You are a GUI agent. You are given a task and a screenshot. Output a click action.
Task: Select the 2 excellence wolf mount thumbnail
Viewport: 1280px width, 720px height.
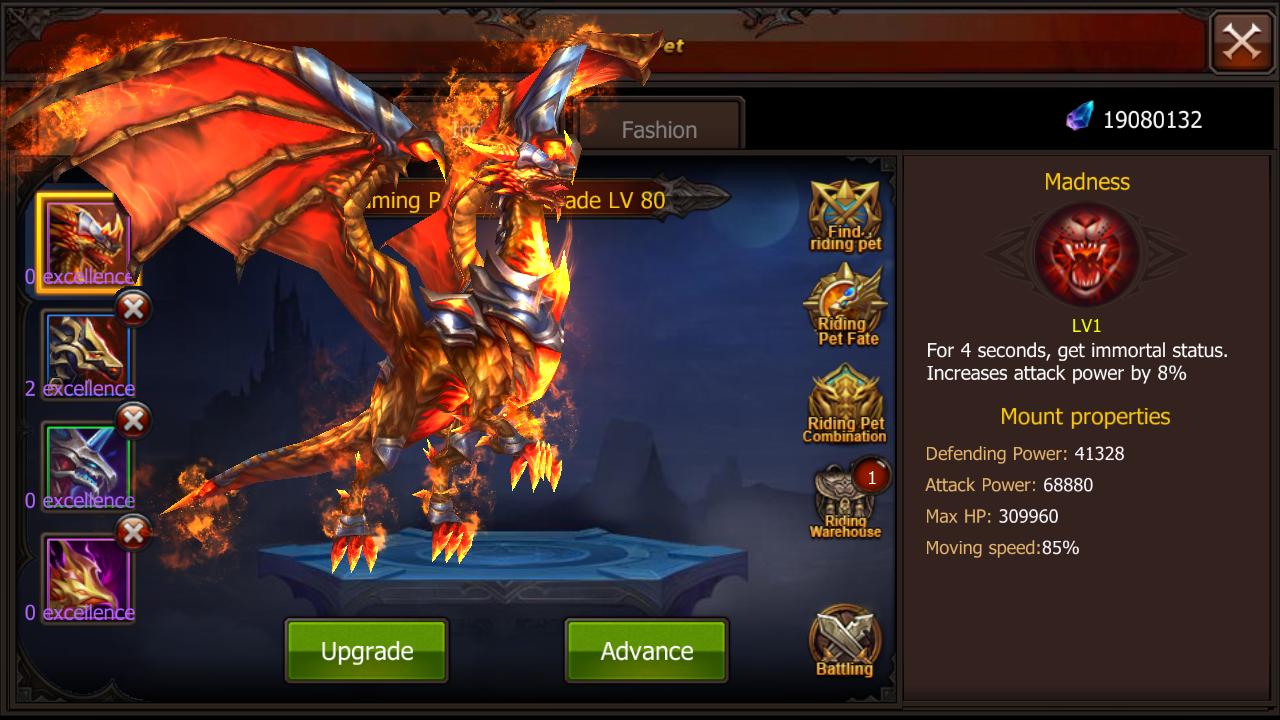(83, 350)
